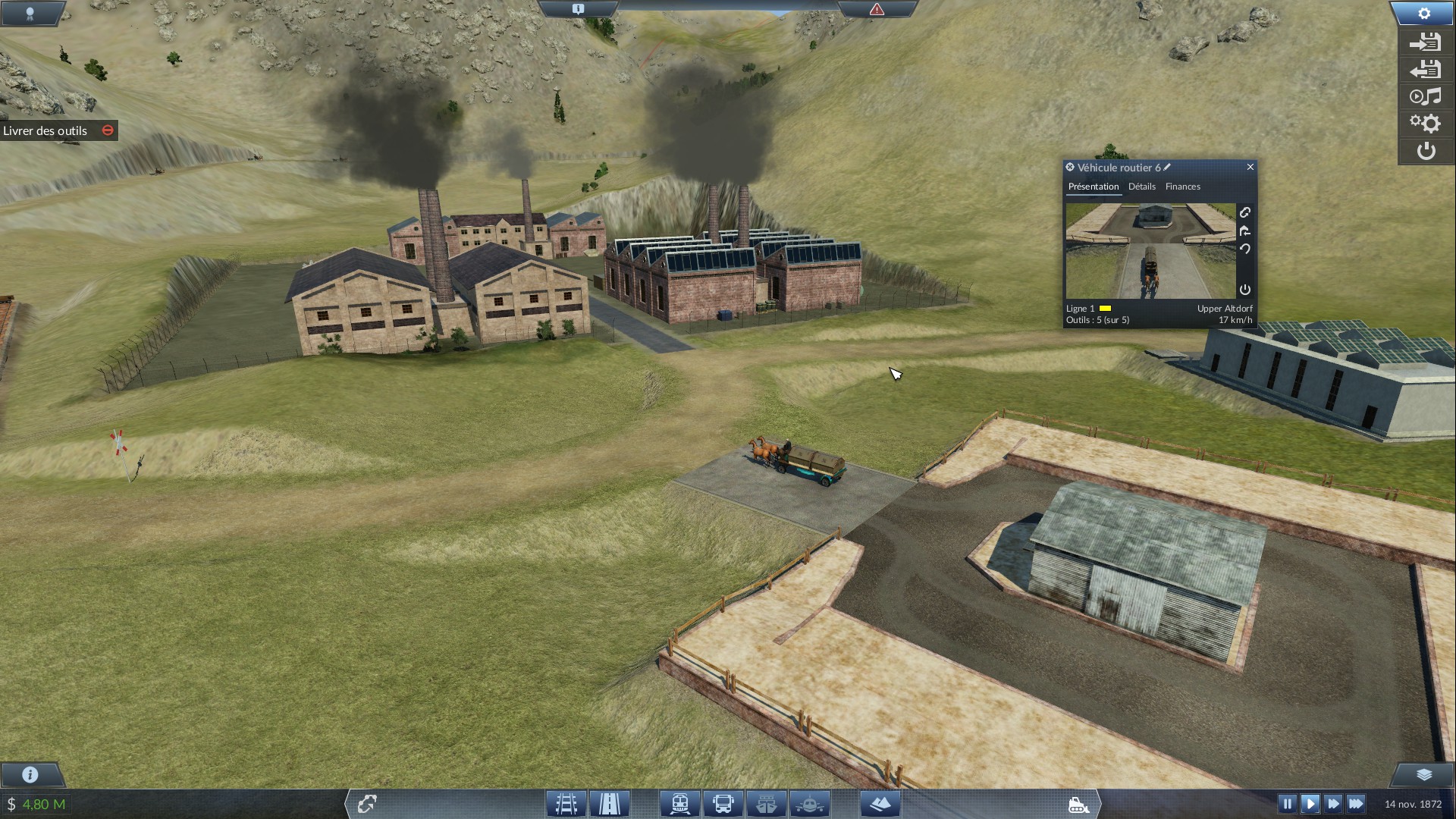Image resolution: width=1456 pixels, height=819 pixels.
Task: Pause the game simulation
Action: click(x=1287, y=803)
